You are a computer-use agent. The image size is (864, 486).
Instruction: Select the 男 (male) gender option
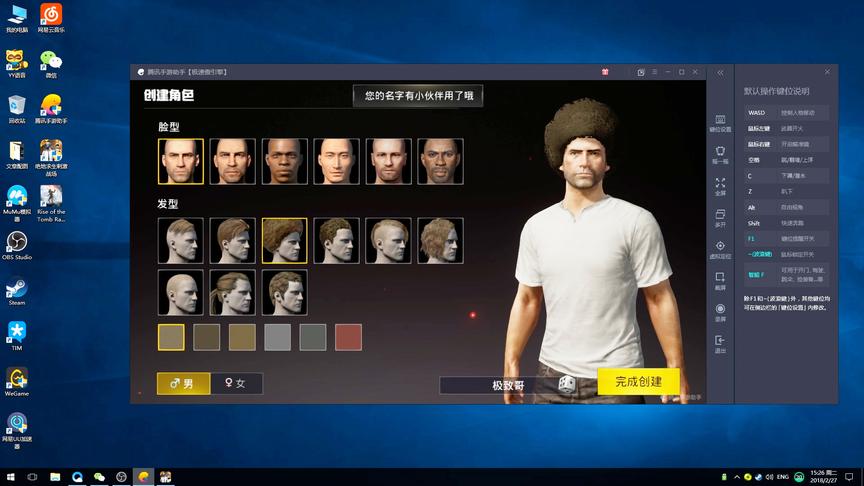[183, 383]
